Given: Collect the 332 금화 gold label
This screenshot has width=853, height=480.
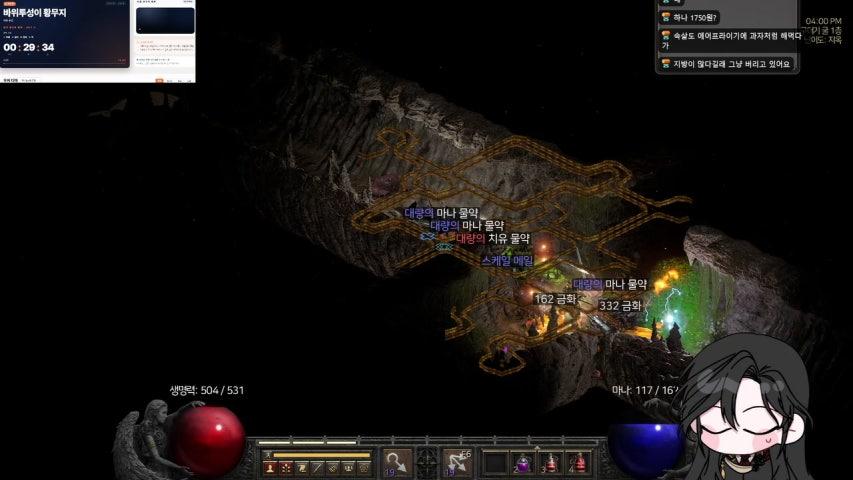Looking at the screenshot, I should click(x=620, y=305).
